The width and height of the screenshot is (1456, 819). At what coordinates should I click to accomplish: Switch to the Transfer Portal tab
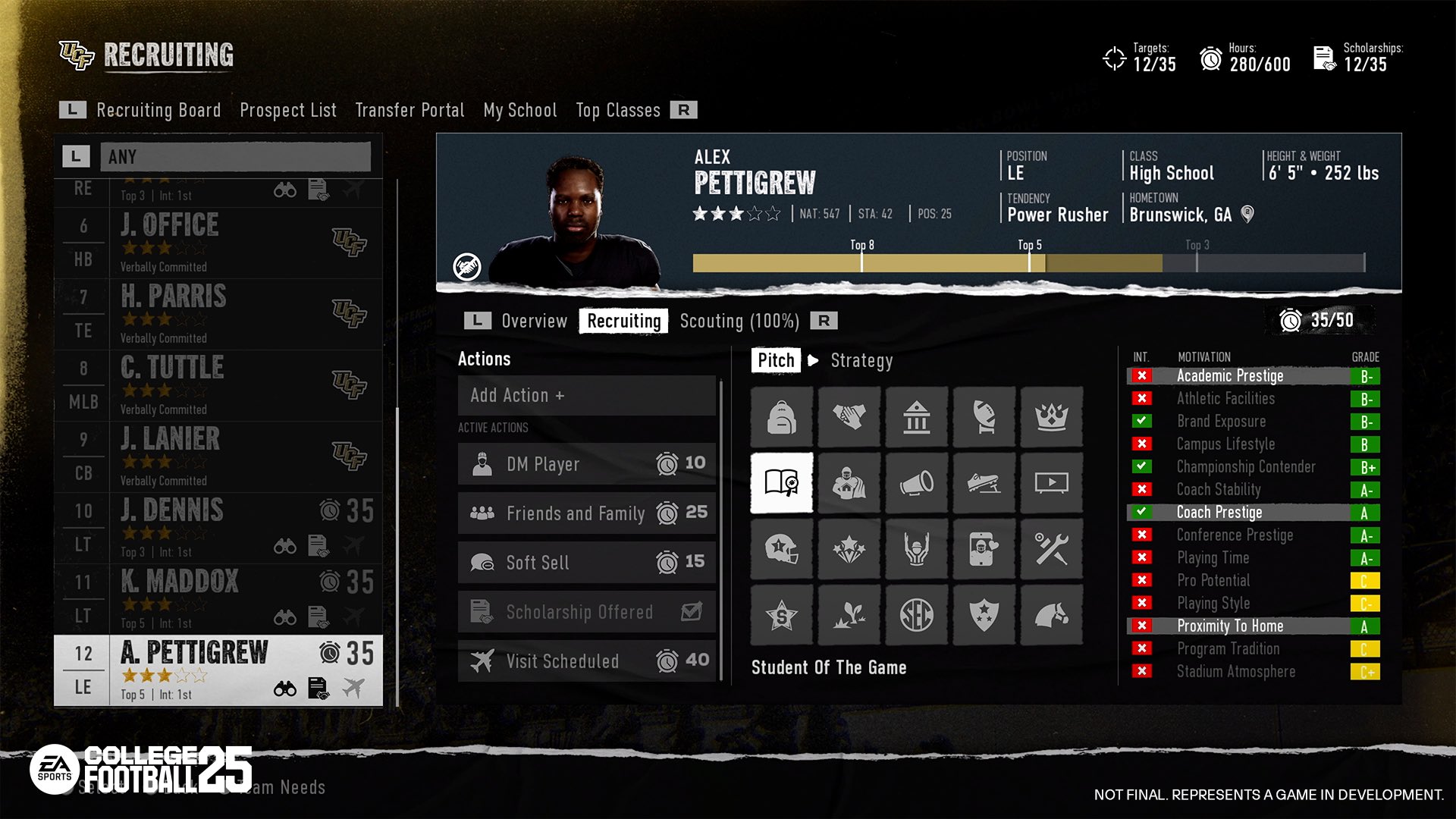point(409,110)
